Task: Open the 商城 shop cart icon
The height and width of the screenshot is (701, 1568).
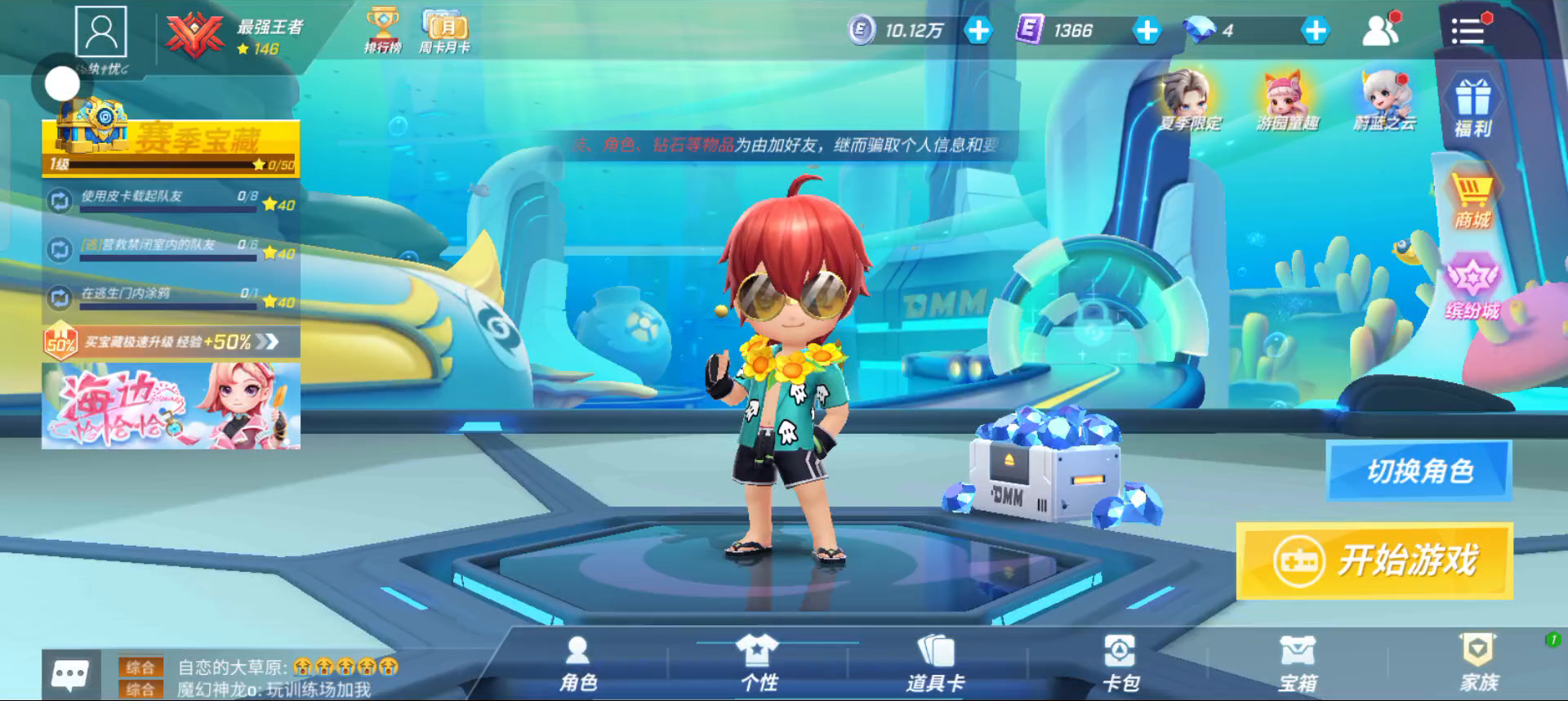Action: (1472, 200)
